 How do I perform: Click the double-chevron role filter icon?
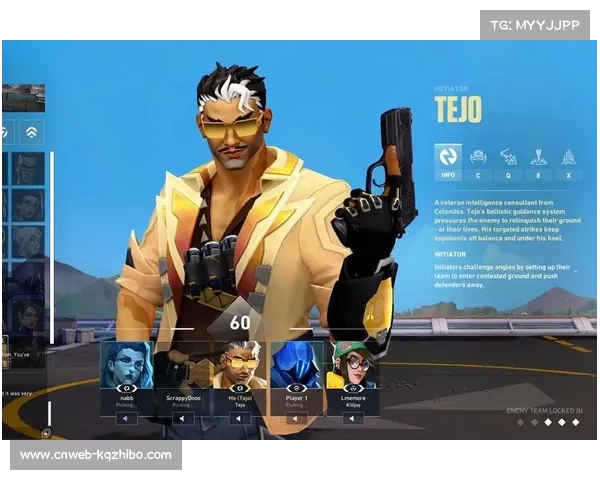tap(32, 132)
